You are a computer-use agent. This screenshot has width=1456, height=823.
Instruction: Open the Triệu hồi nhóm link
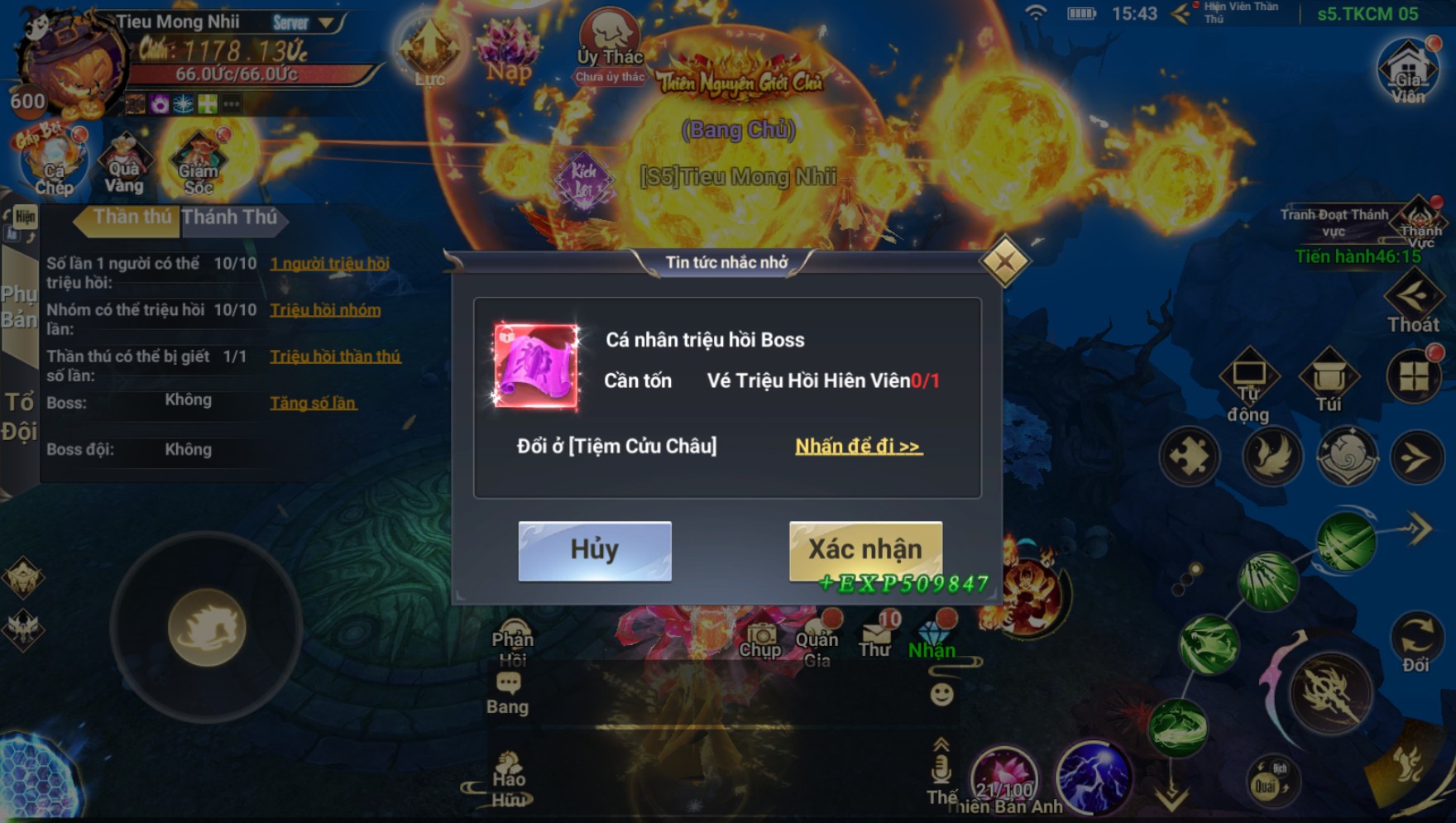click(x=325, y=310)
